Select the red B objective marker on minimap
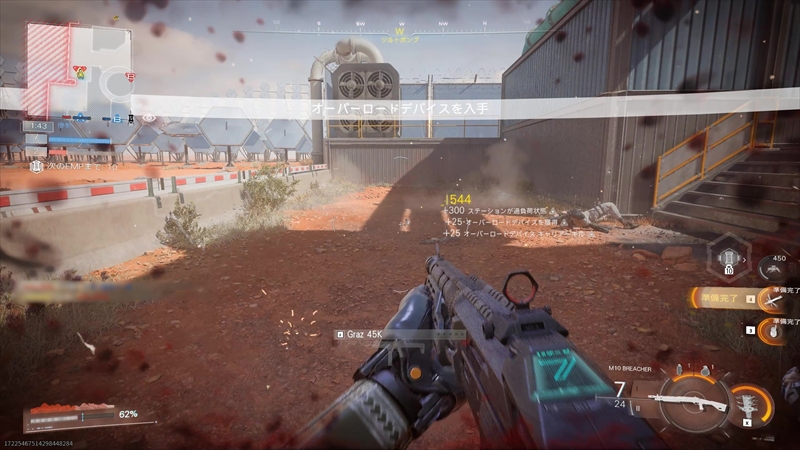800x450 pixels. [x=129, y=76]
